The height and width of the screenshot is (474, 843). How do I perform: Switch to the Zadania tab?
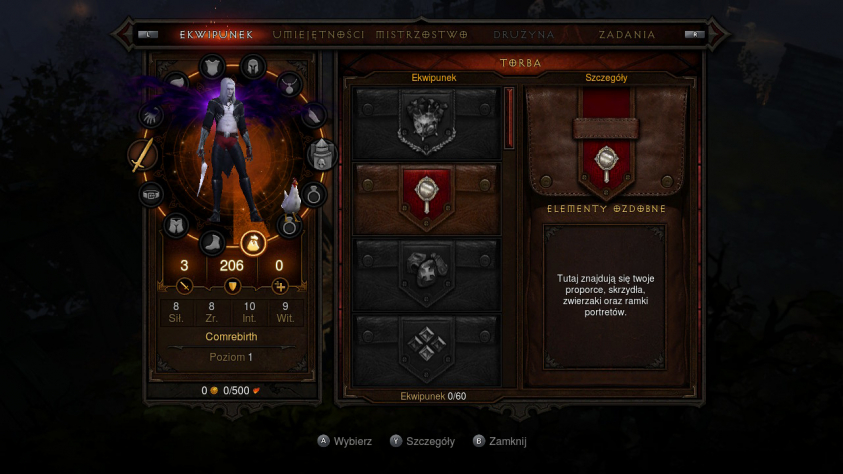coord(627,34)
